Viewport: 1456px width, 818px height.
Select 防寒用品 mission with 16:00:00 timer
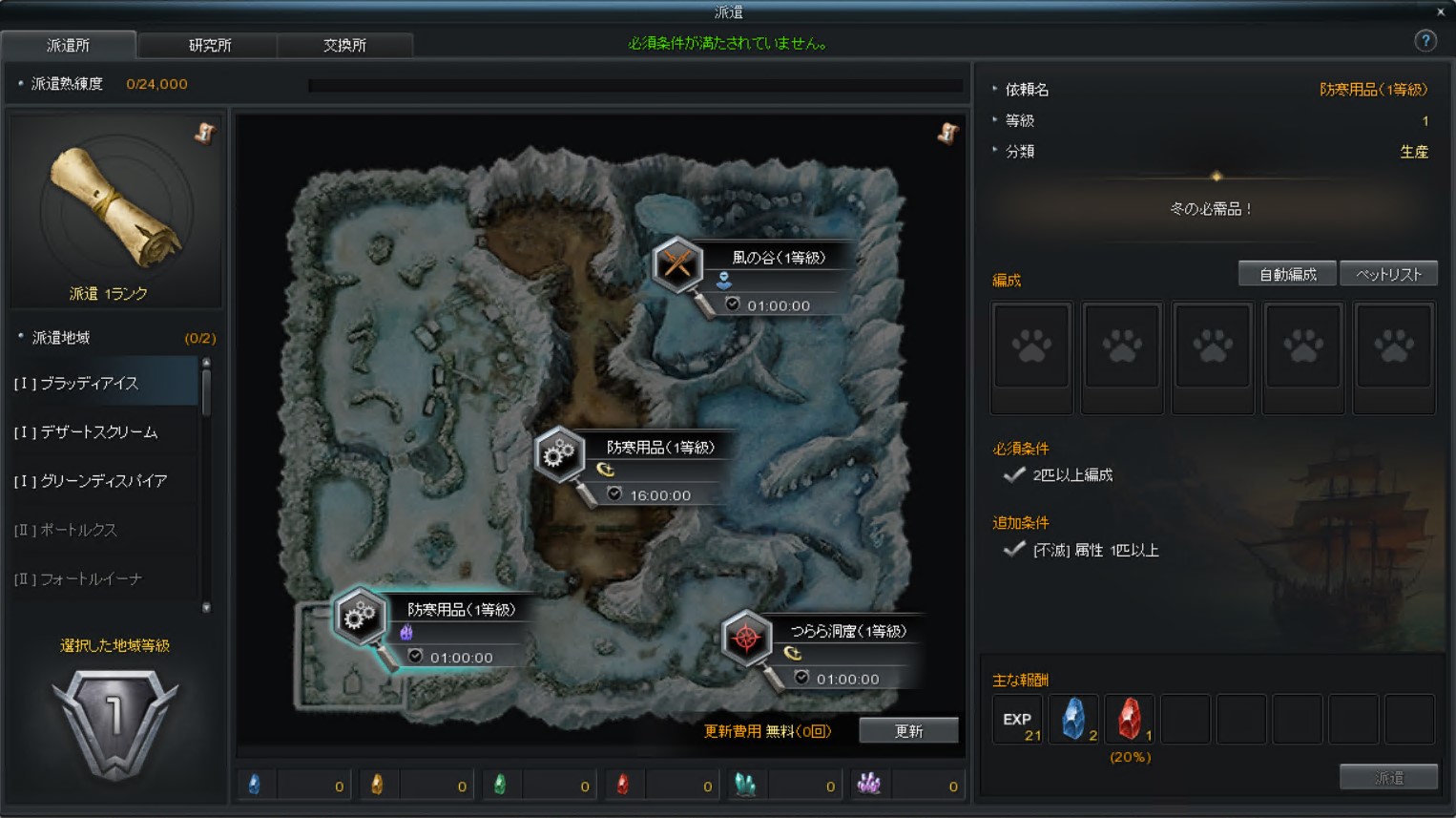[559, 454]
